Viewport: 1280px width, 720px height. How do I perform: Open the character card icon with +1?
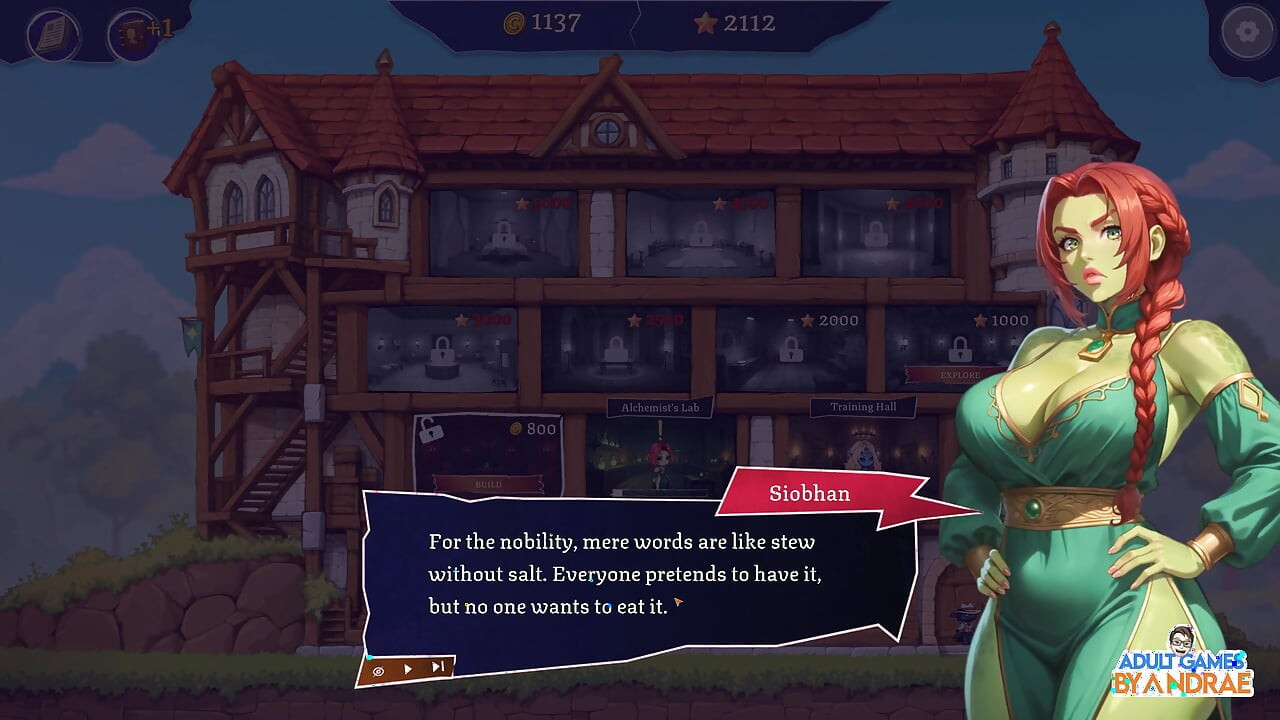click(131, 34)
